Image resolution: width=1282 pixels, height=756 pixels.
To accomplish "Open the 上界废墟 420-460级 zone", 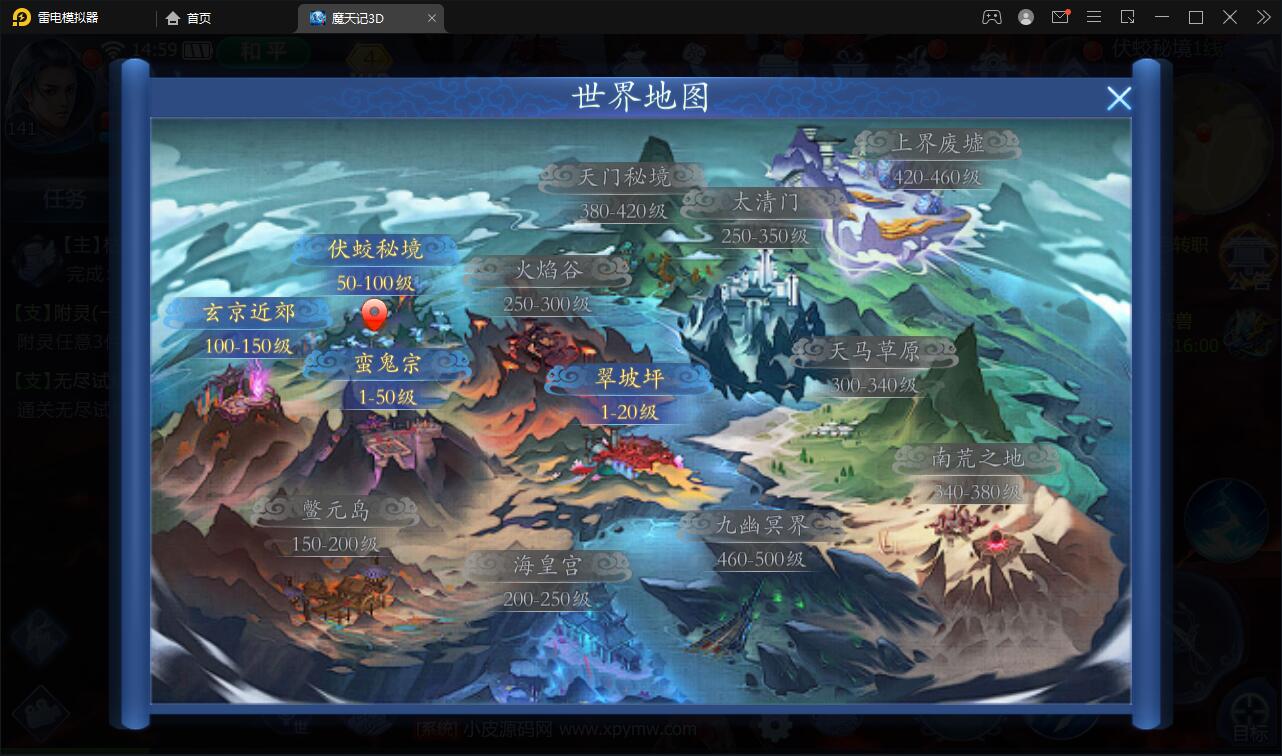I will (x=938, y=142).
